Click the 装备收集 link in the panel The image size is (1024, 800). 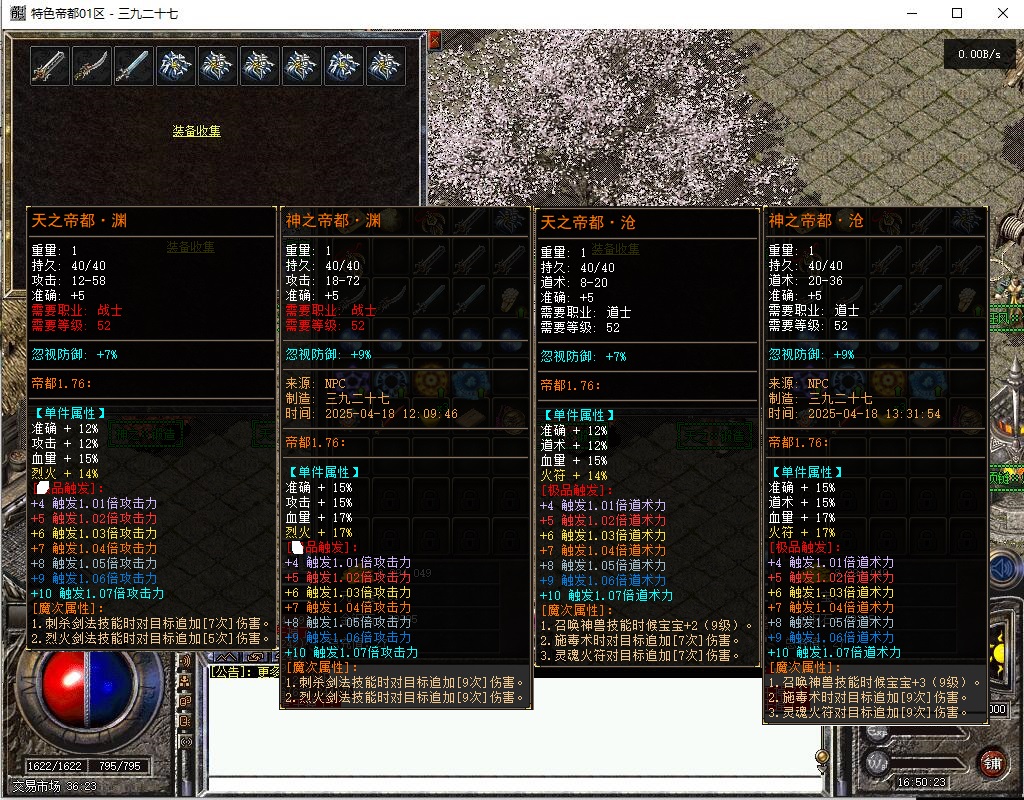[196, 131]
